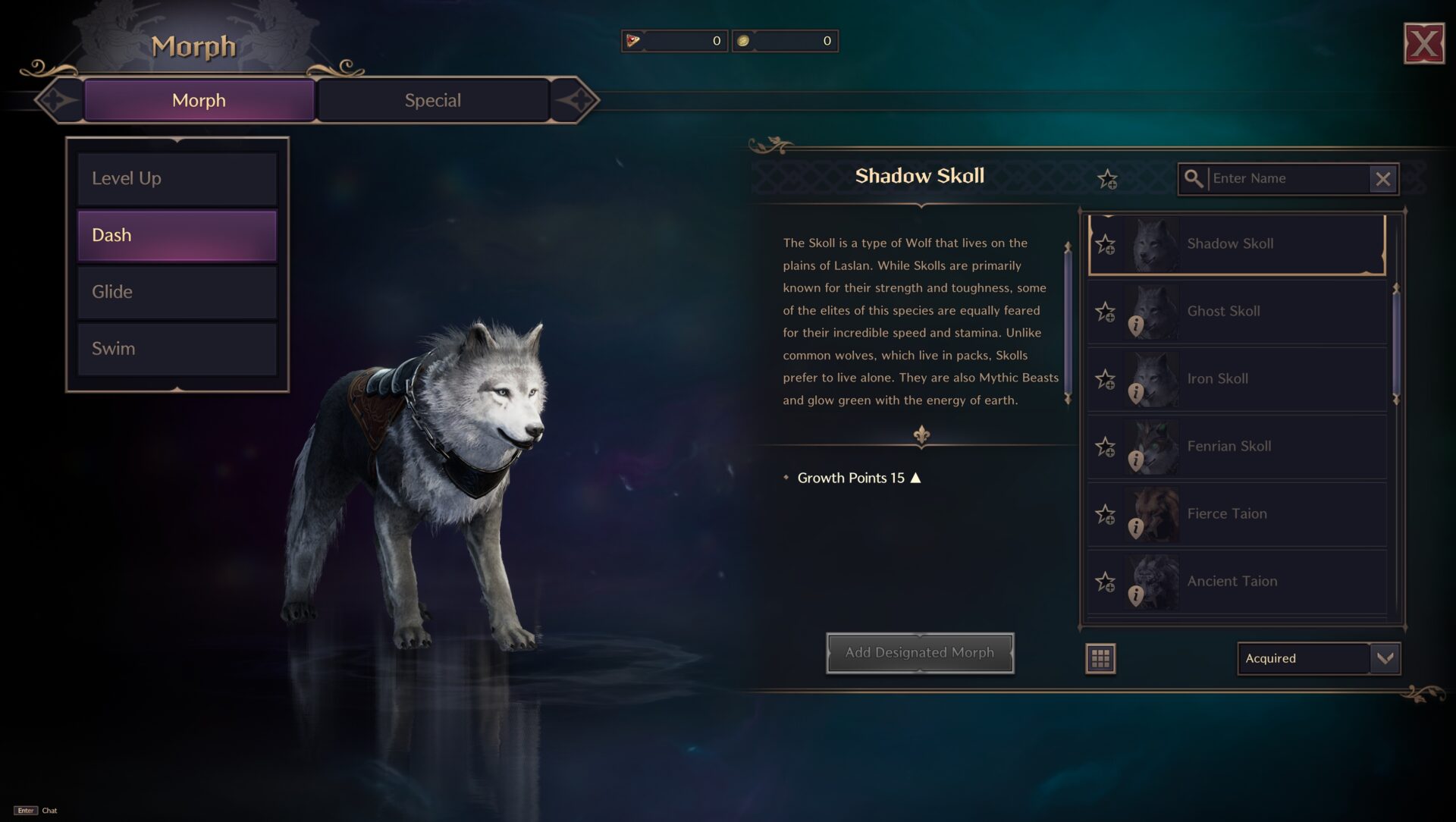Select the Glide morph category
Screen dimensions: 1456x822
177,292
